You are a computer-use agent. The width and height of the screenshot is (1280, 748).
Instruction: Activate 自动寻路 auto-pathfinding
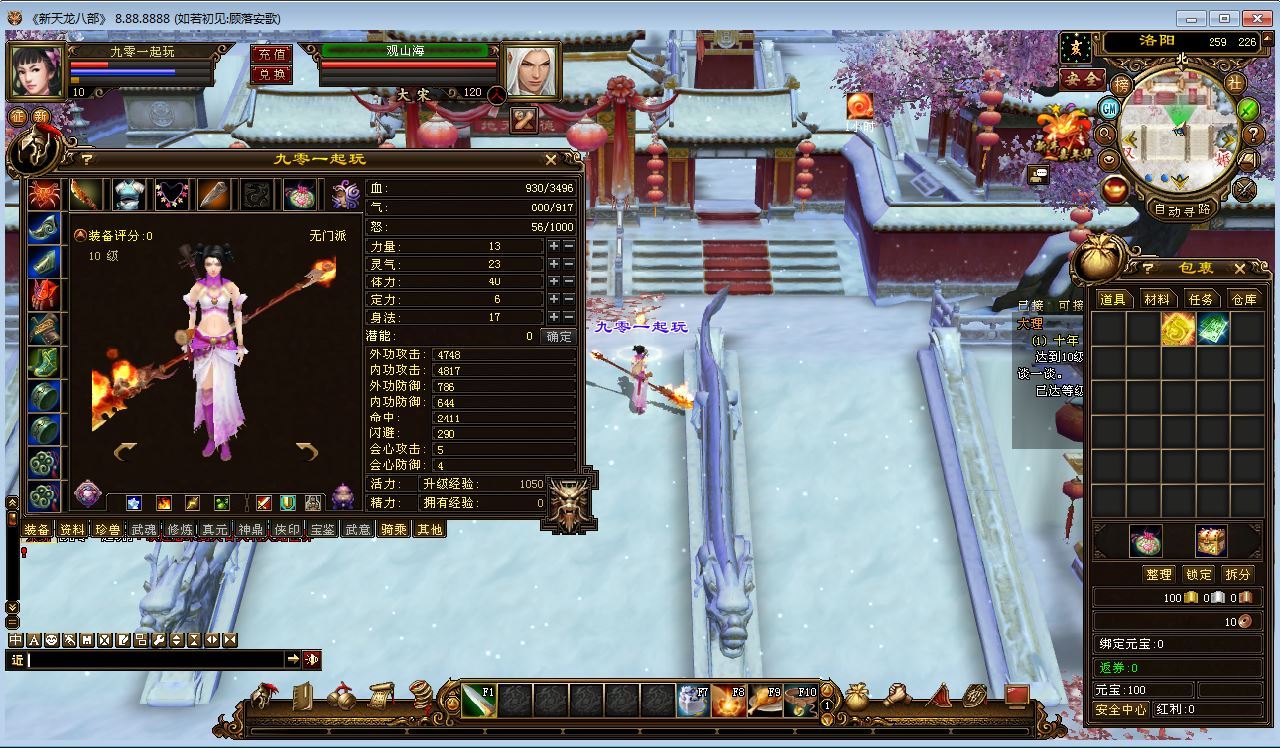(1183, 210)
